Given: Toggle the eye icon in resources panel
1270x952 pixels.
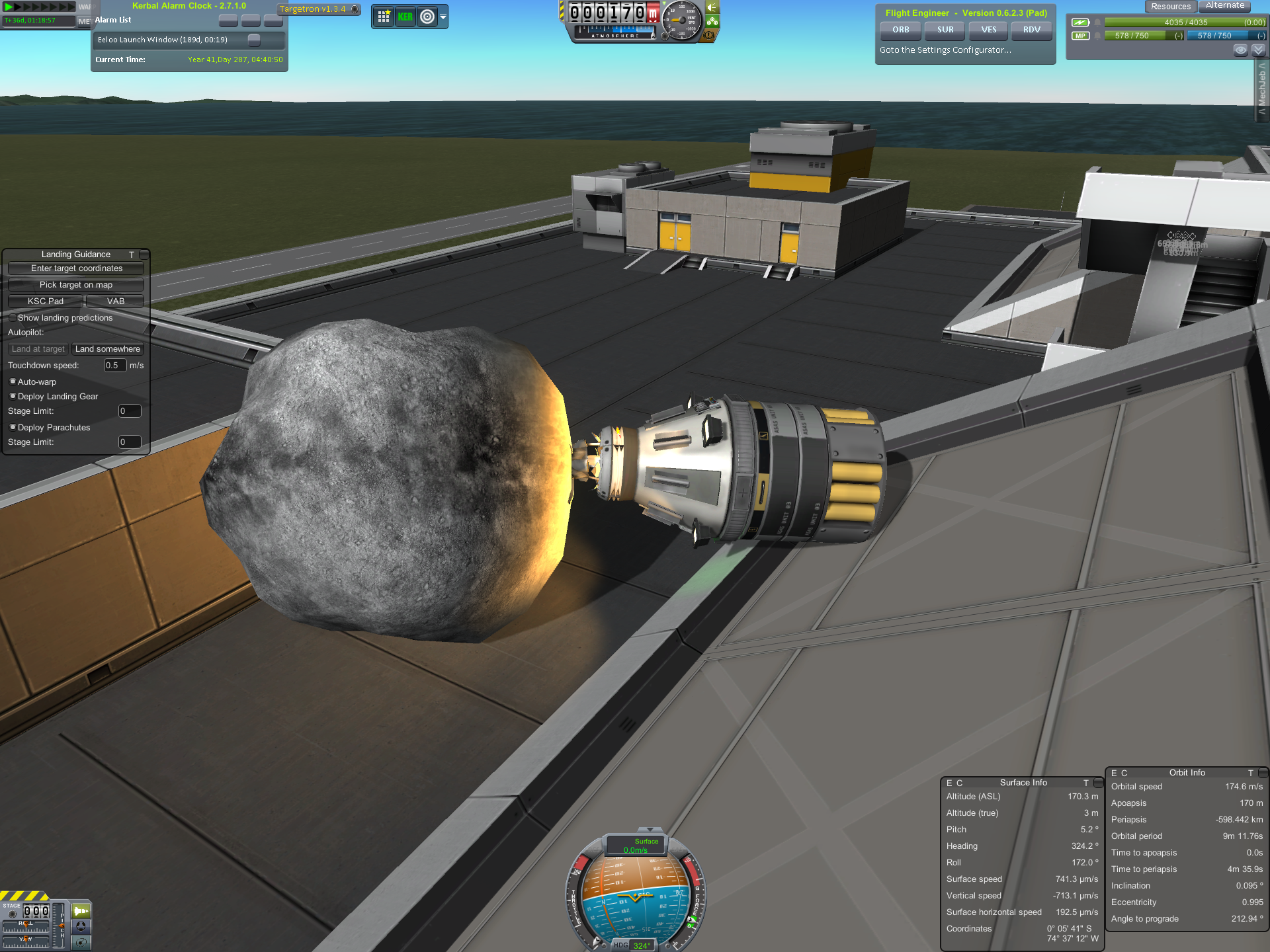Looking at the screenshot, I should [x=1240, y=50].
